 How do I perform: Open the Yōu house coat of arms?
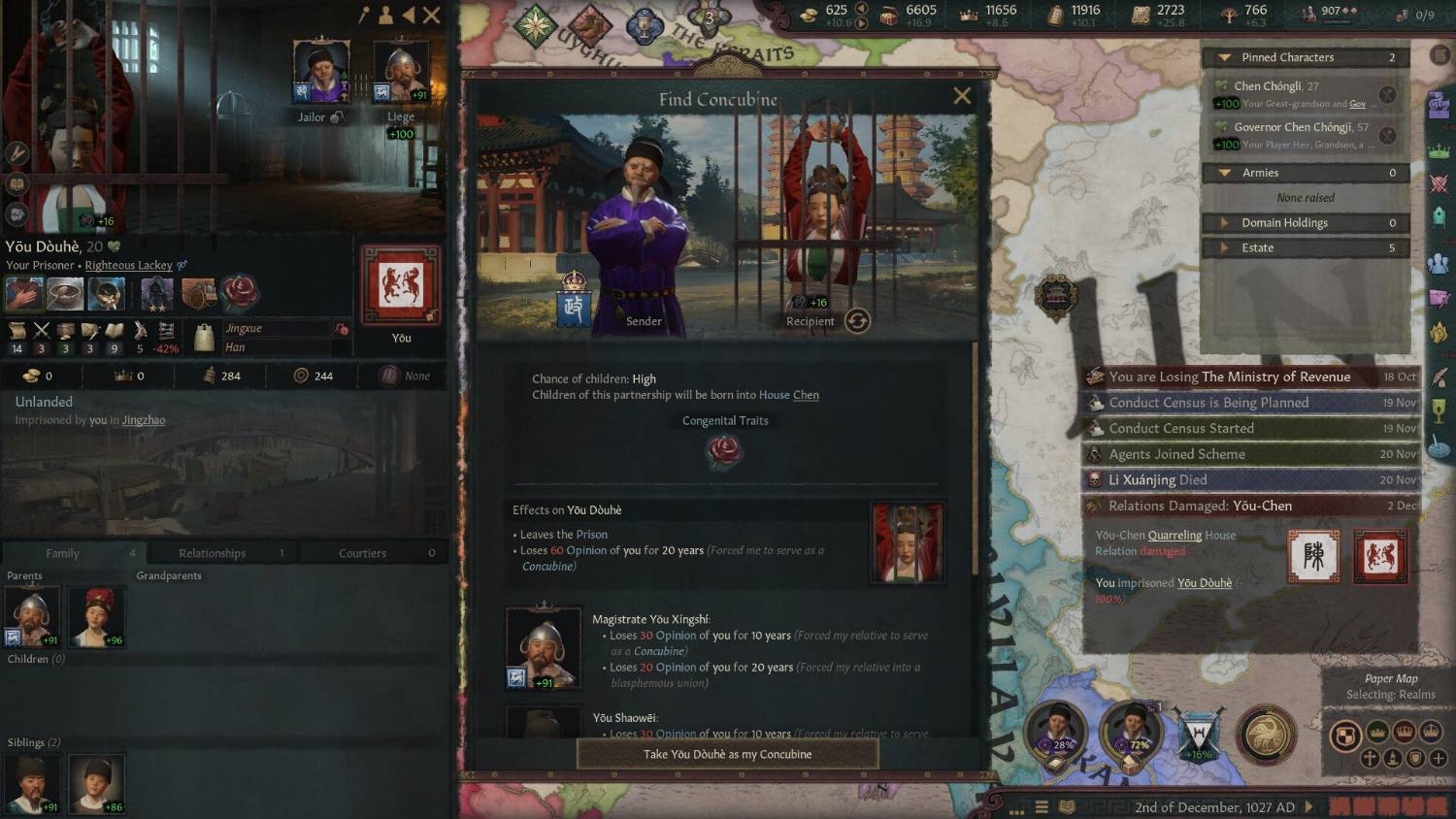[x=401, y=285]
